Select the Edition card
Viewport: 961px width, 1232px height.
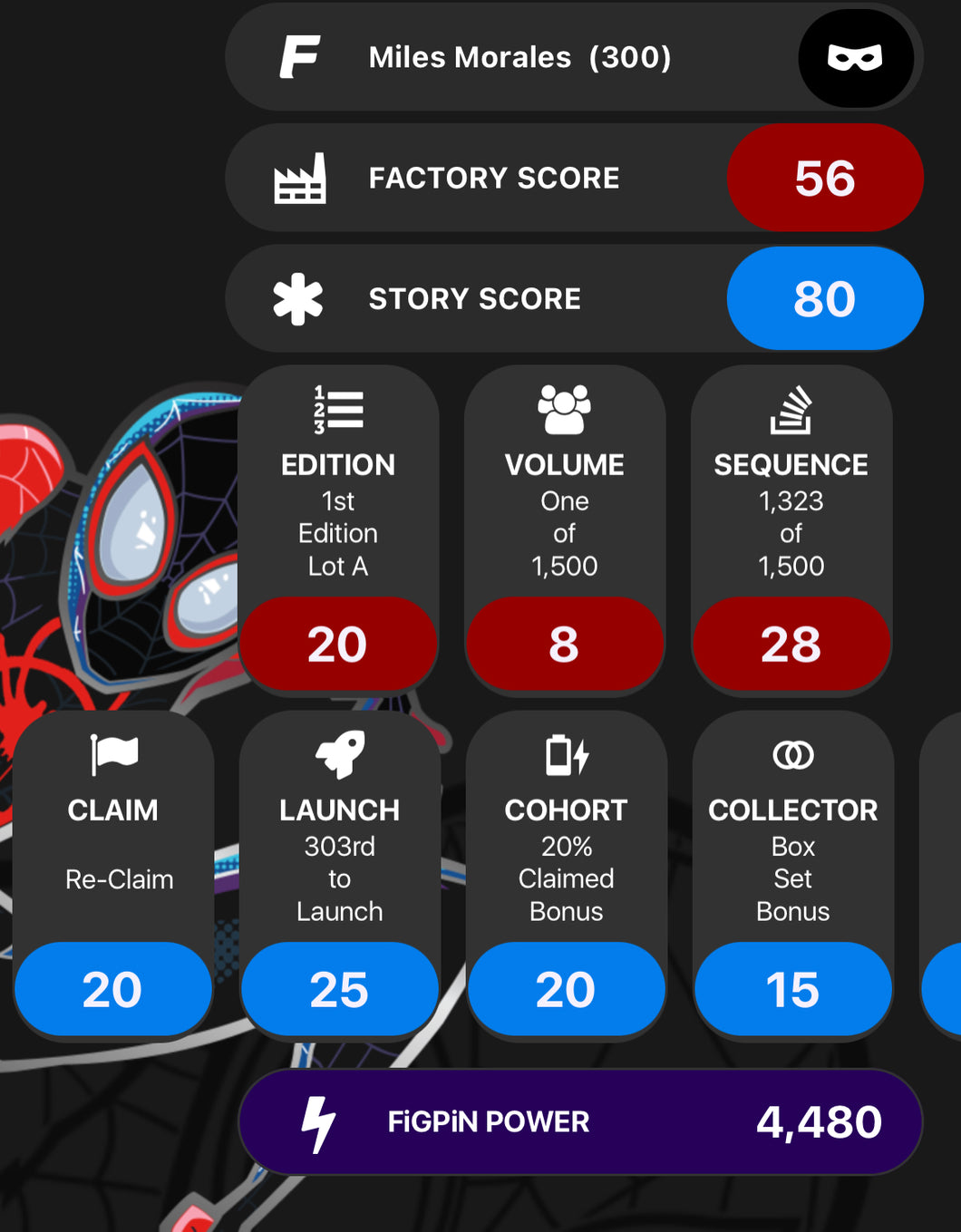pos(338,529)
